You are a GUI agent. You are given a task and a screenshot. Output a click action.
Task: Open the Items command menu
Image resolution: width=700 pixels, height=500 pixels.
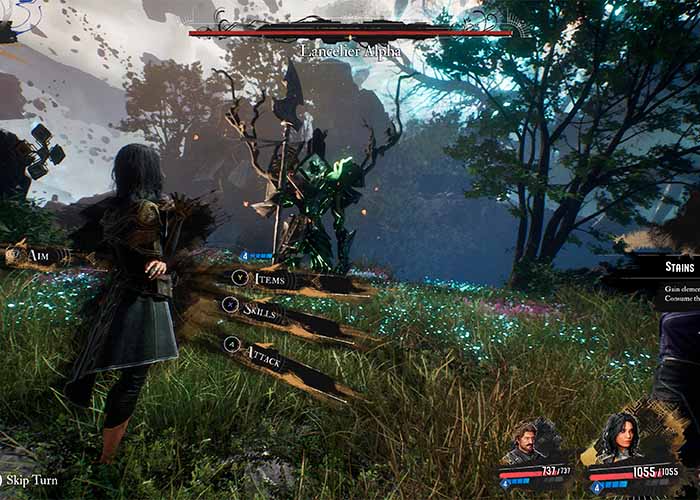[268, 279]
